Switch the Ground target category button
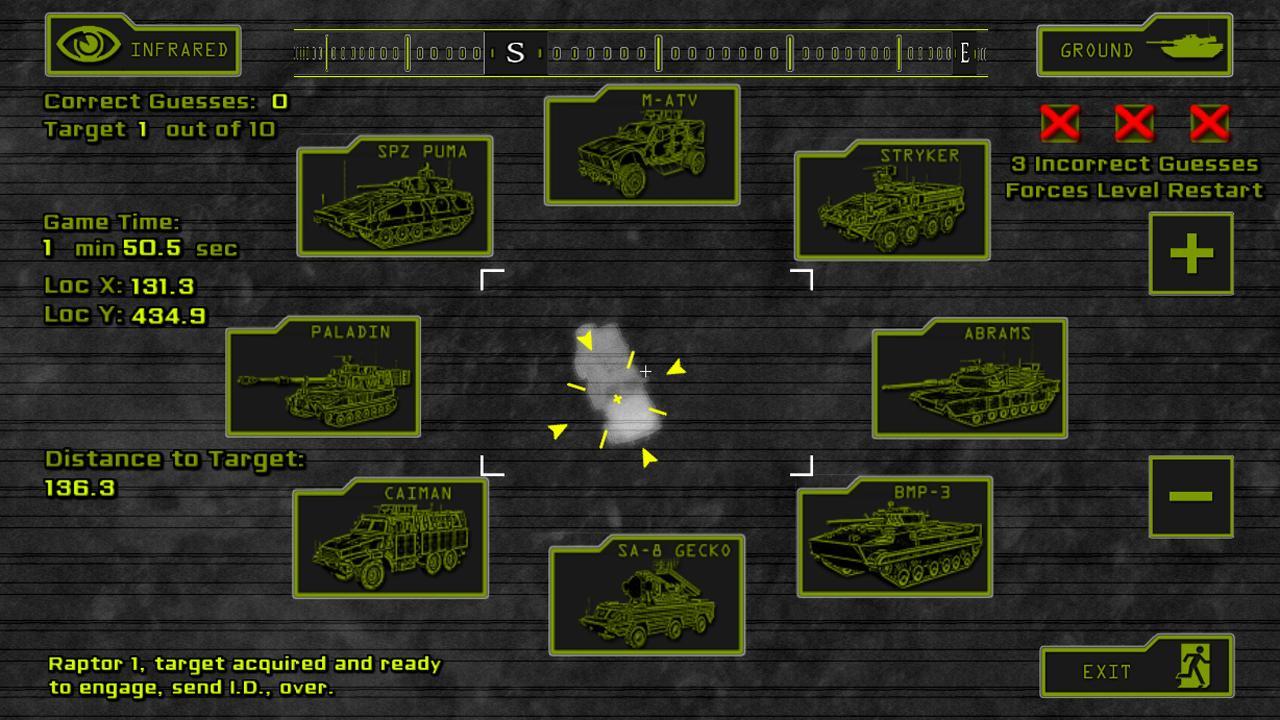This screenshot has height=720, width=1280. 1134,47
